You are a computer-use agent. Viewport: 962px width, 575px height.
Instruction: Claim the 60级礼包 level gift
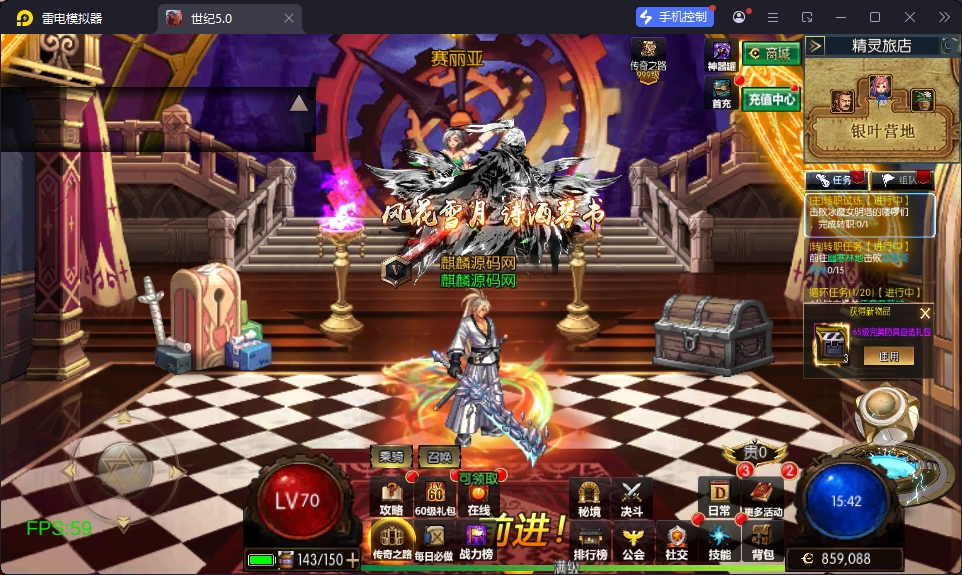tap(435, 498)
